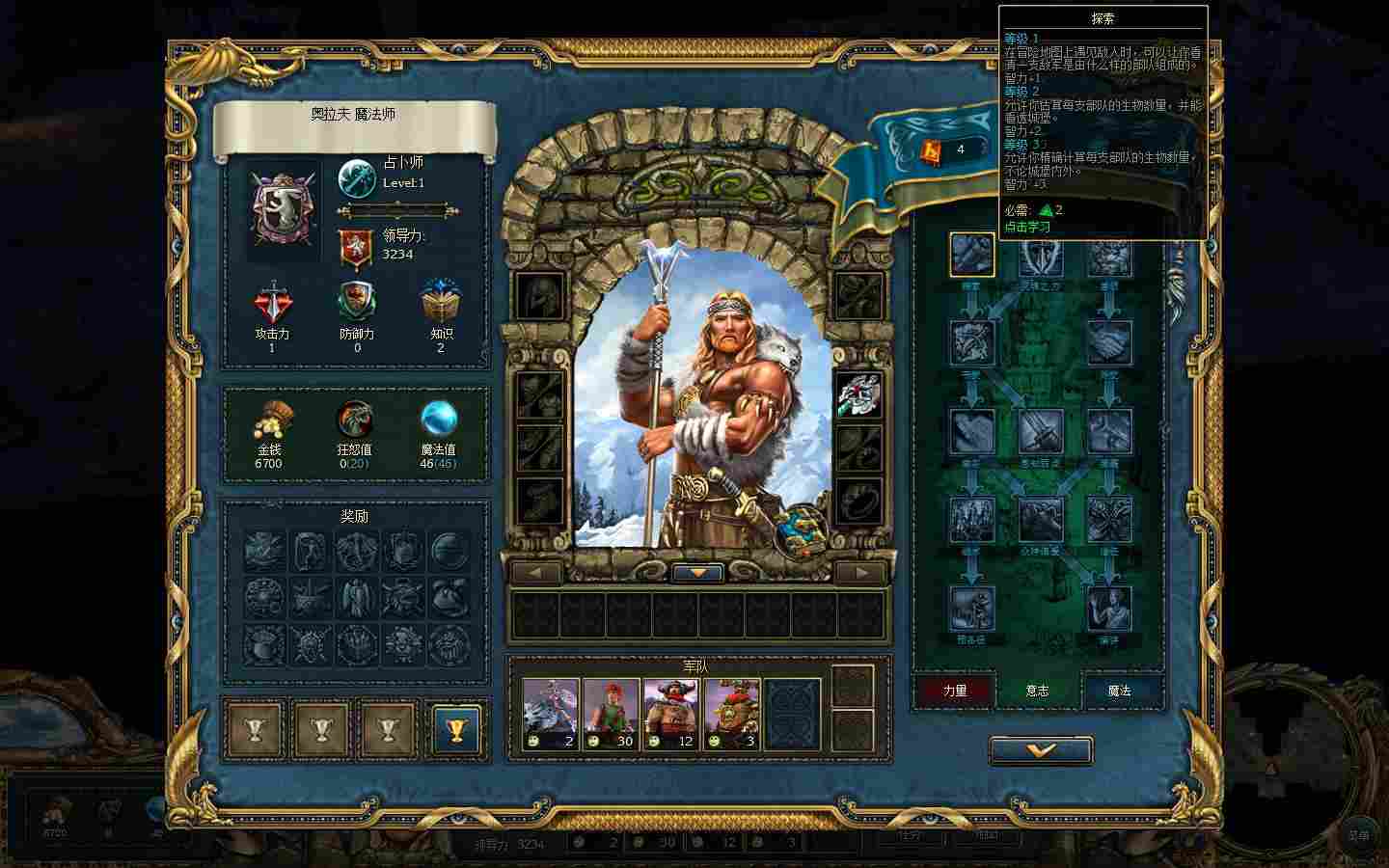Select the army unit with 2 troops

click(551, 714)
